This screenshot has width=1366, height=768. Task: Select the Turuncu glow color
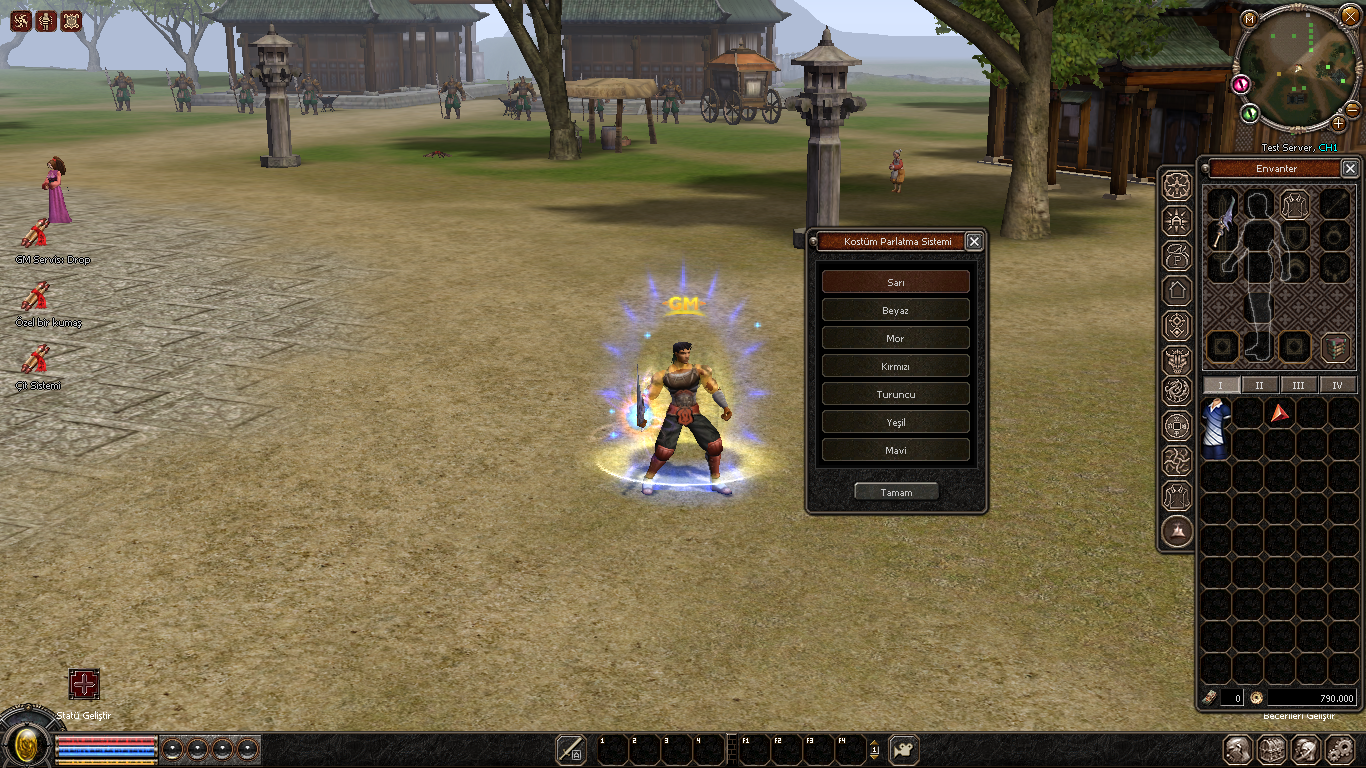[x=895, y=394]
